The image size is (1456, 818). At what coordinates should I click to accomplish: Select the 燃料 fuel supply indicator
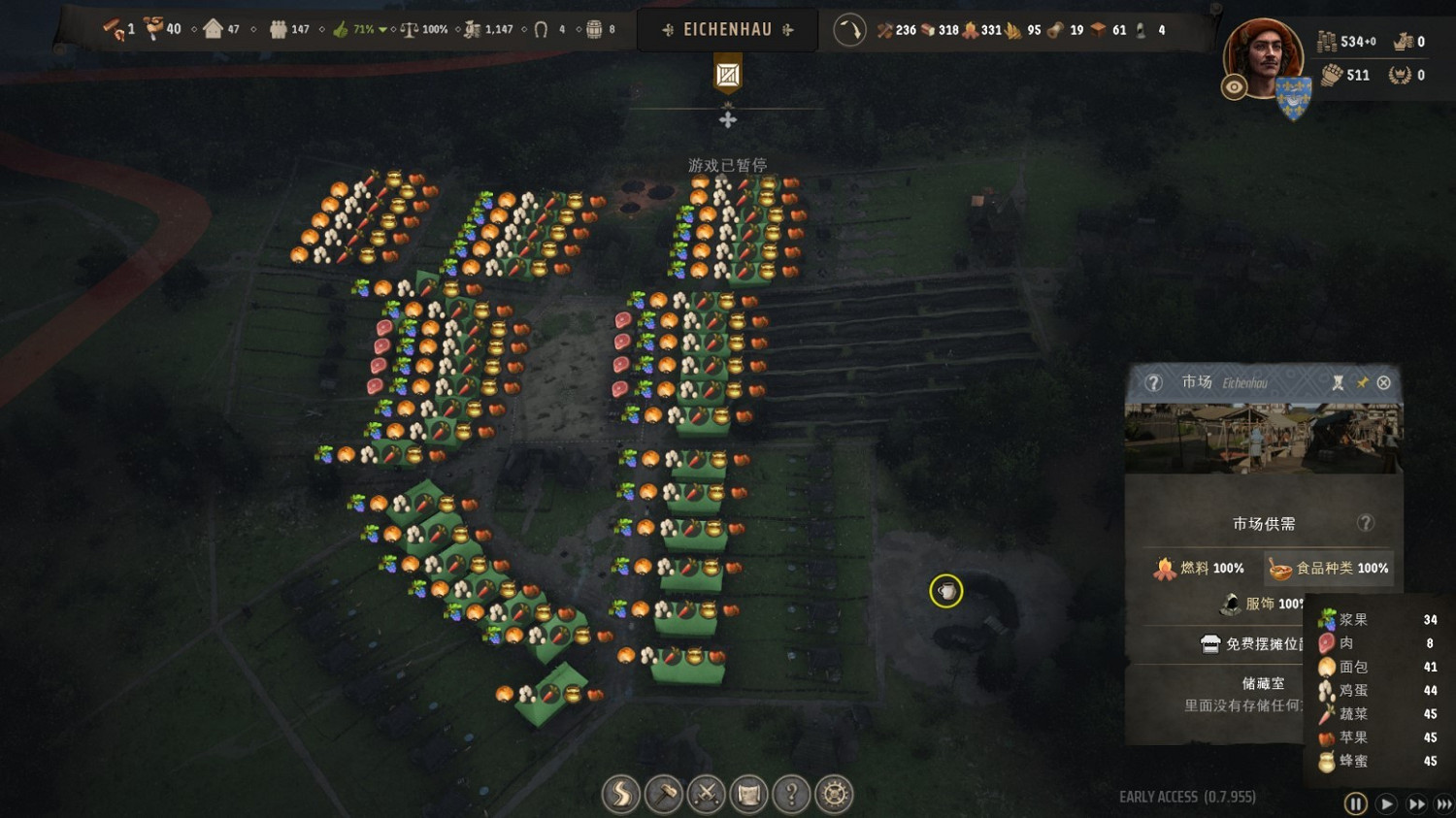tap(1199, 569)
